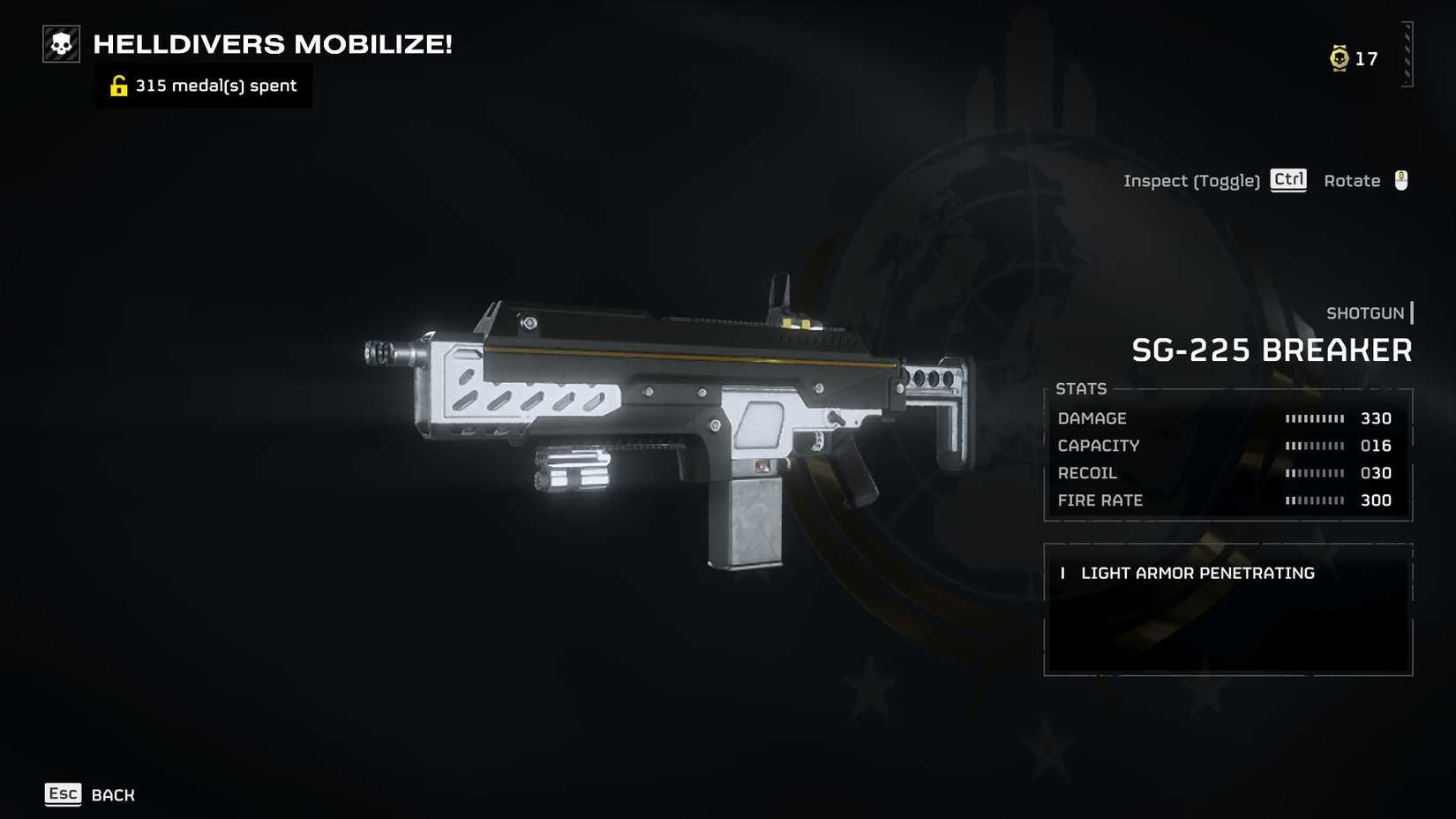The image size is (1456, 819).
Task: Click the vertical marker beside SHOTGUN label
Action: (x=1414, y=313)
